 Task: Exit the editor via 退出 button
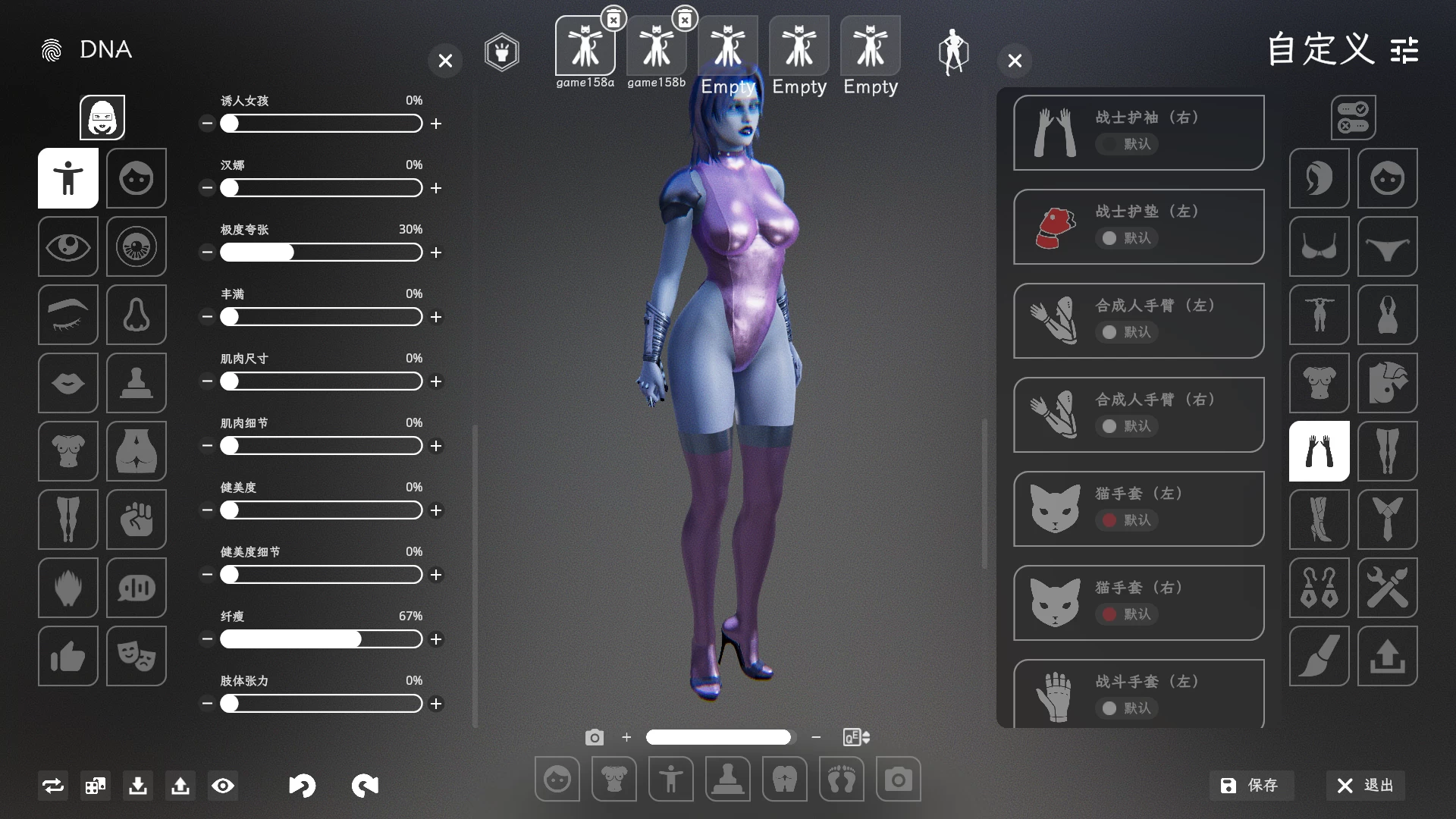point(1365,786)
